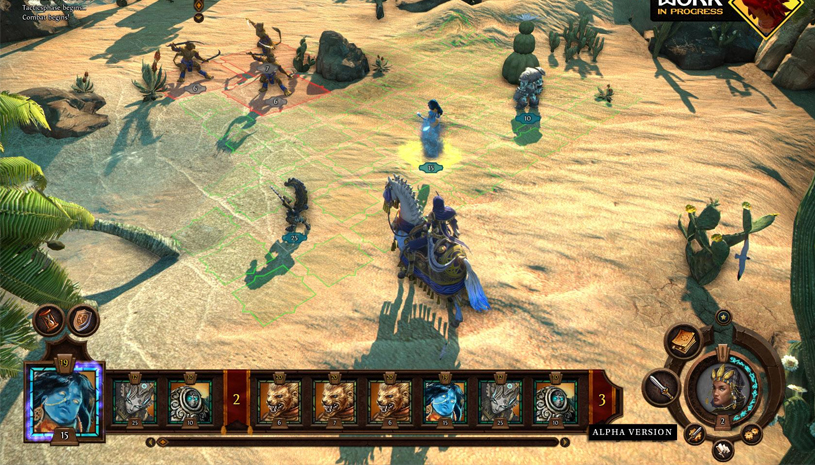
Task: Activate the shield defend button
Action: (x=84, y=320)
